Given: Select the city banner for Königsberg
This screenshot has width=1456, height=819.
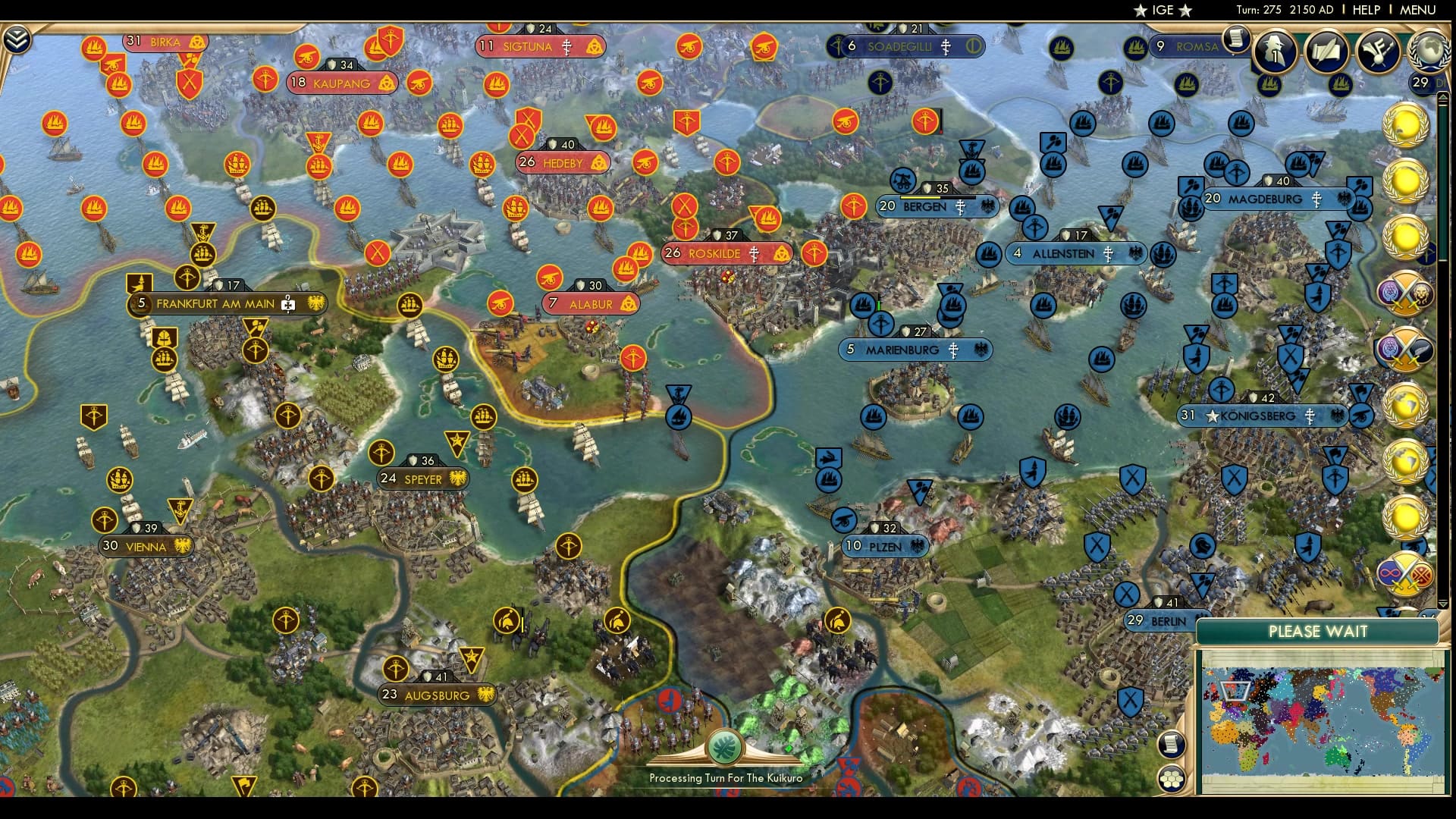Looking at the screenshot, I should (x=1259, y=416).
